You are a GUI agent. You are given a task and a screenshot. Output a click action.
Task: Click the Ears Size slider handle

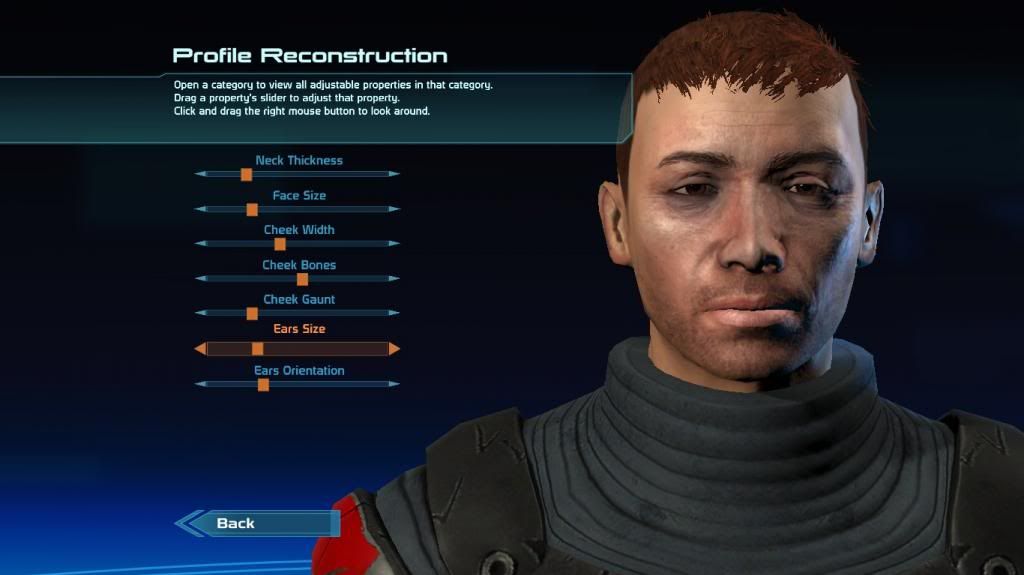[257, 349]
